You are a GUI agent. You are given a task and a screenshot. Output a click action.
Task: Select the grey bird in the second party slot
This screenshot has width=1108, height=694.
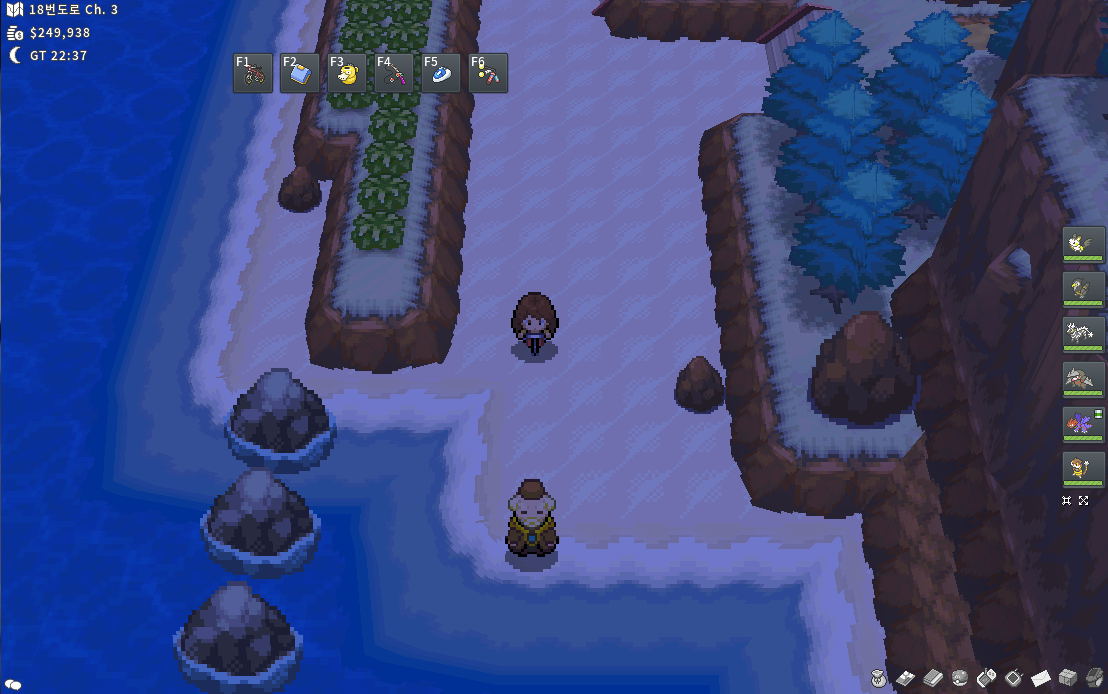1084,289
